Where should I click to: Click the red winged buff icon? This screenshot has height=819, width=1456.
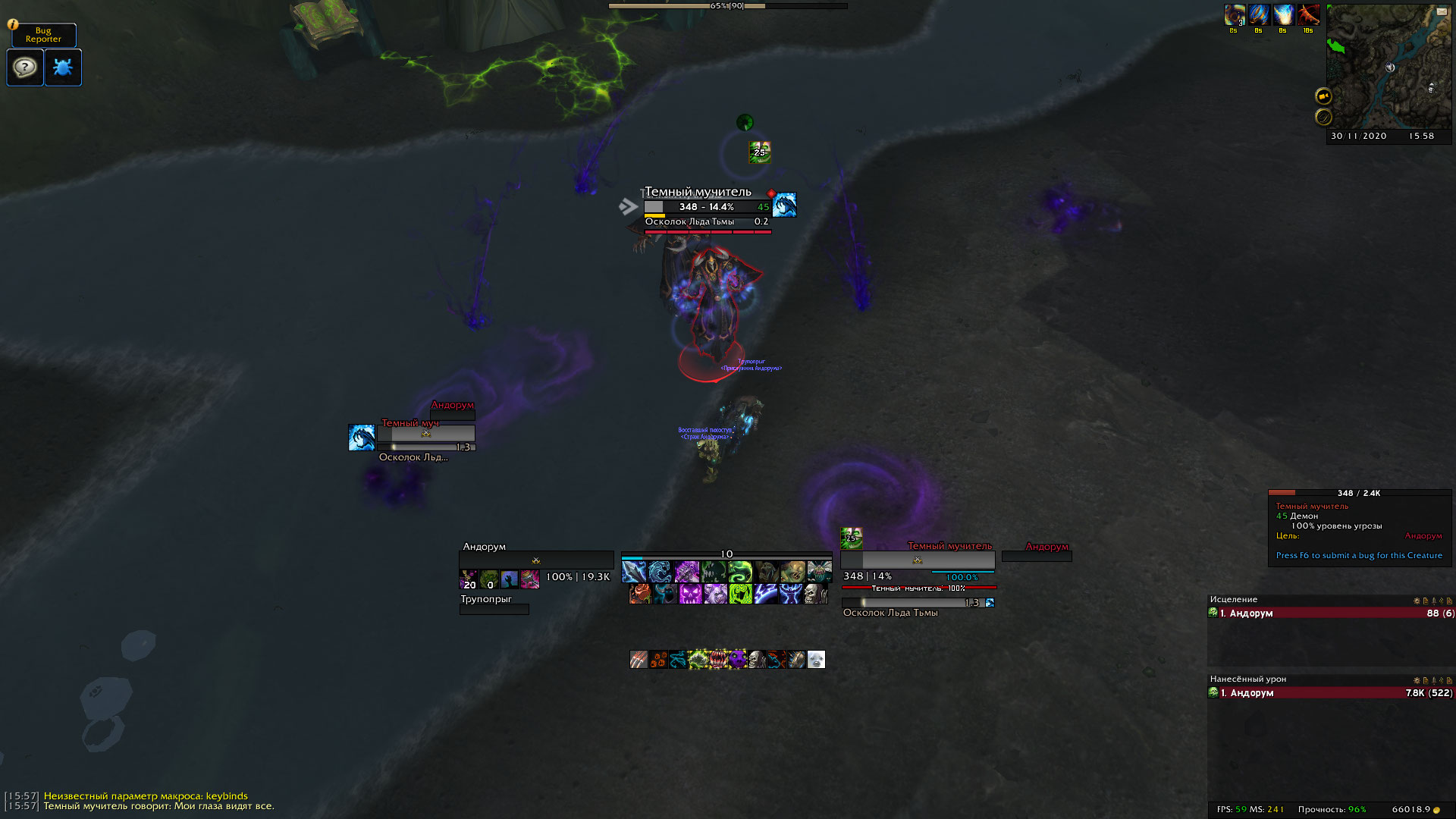coord(1307,14)
